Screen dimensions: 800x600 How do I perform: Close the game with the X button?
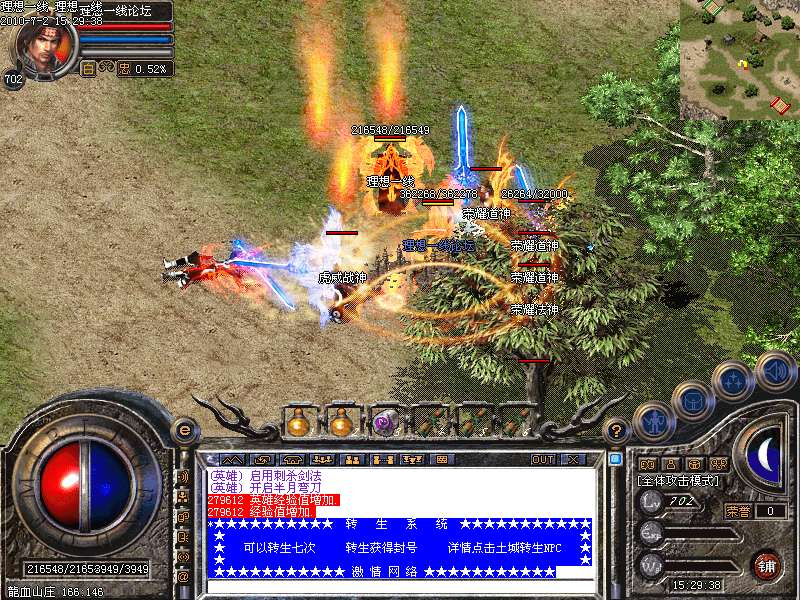coord(573,460)
